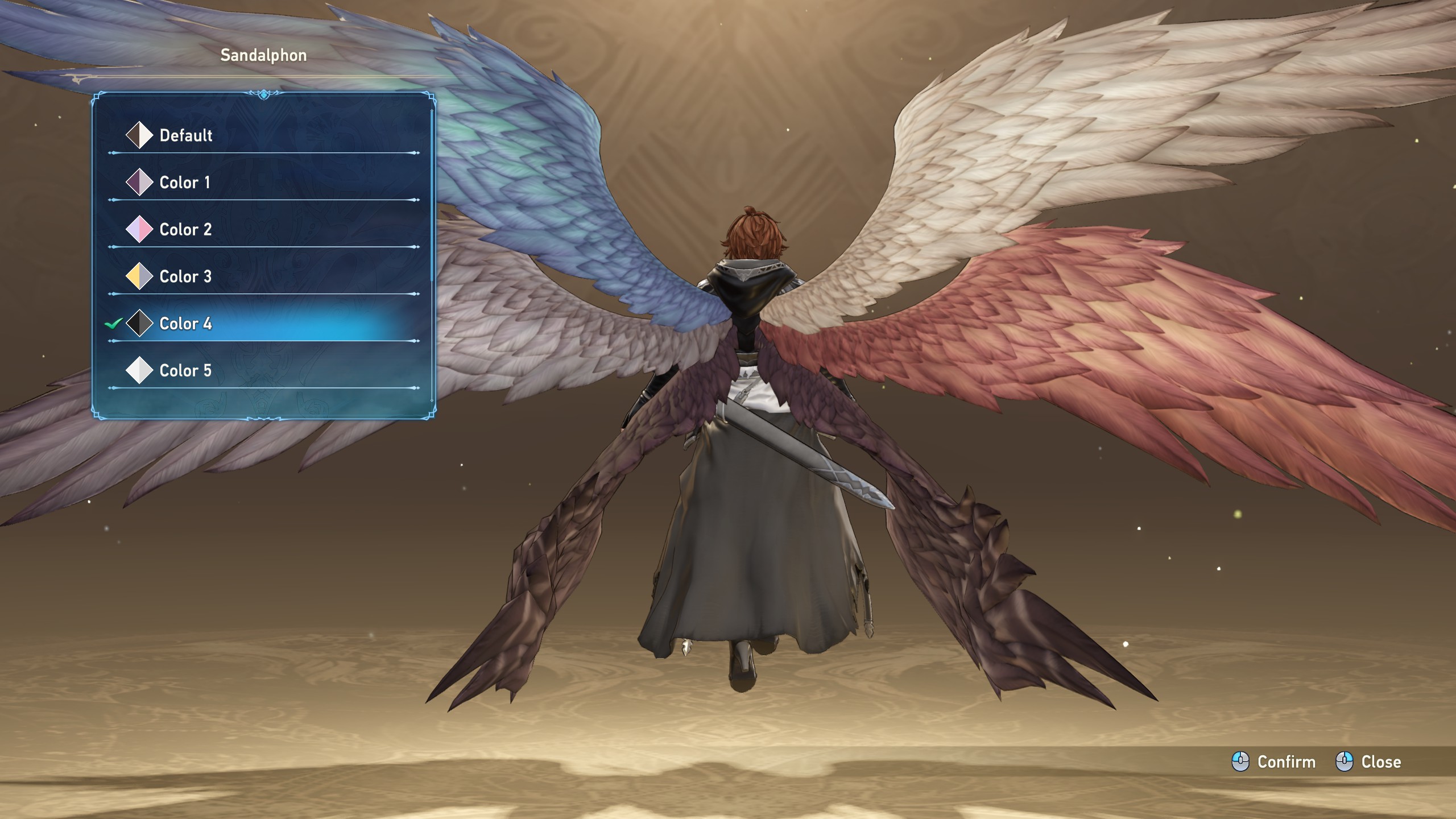The image size is (1456, 819).
Task: Click the Confirm button
Action: [1274, 762]
